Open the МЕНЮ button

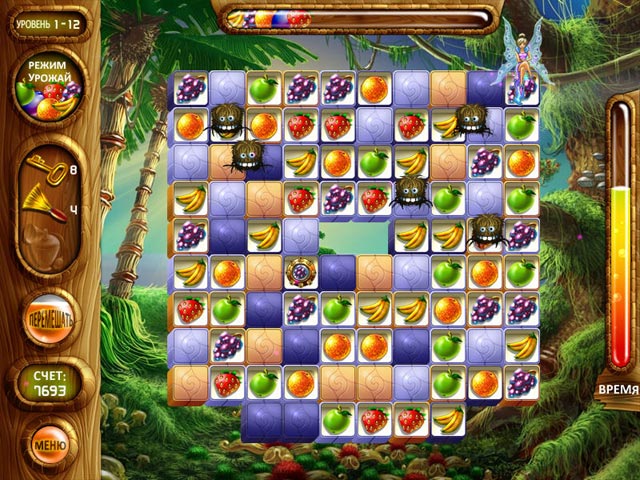[49, 441]
